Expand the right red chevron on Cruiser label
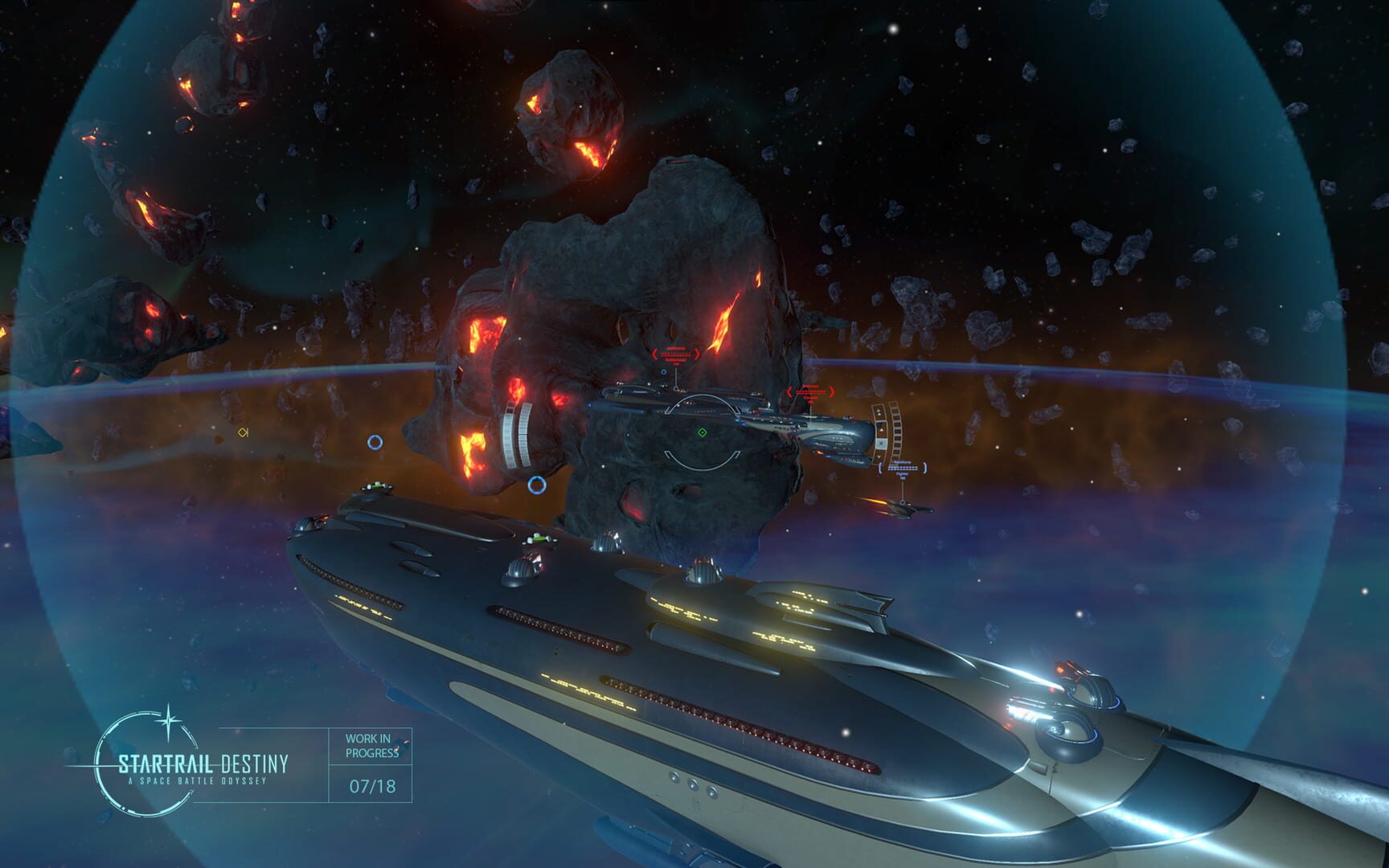The height and width of the screenshot is (868, 1389). [x=832, y=391]
